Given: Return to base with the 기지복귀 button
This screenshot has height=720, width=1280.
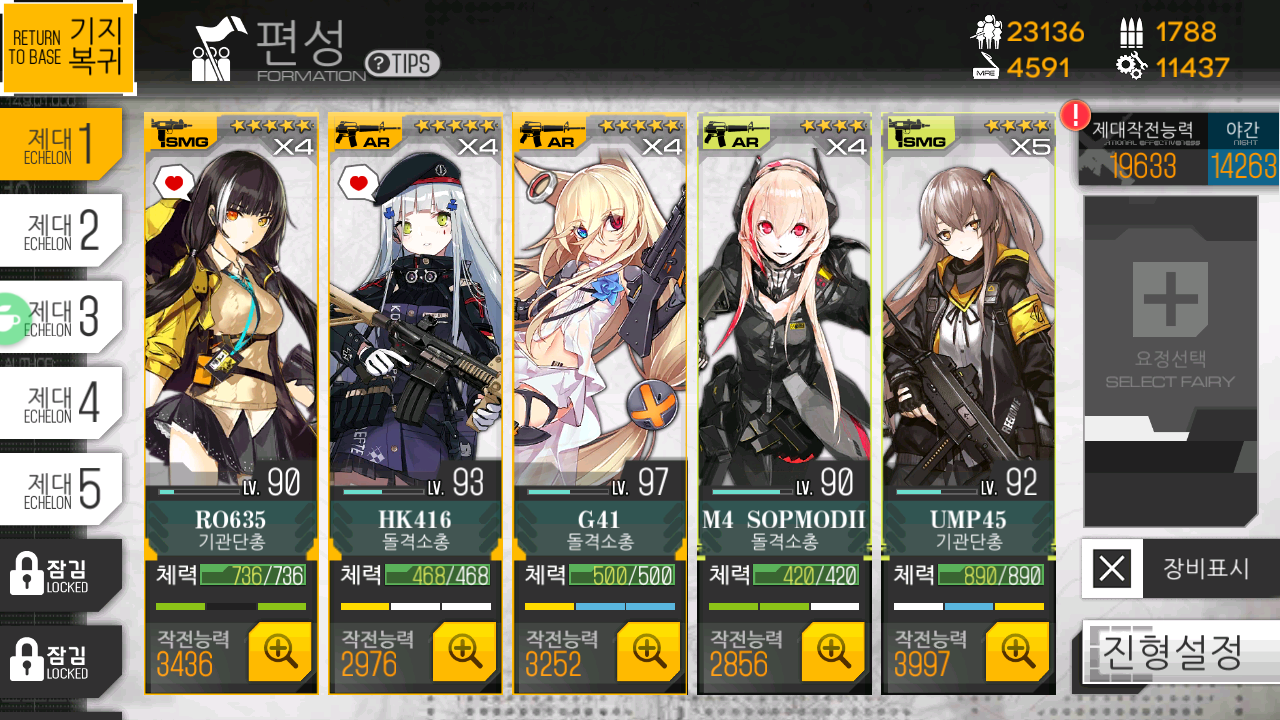Looking at the screenshot, I should pyautogui.click(x=68, y=47).
